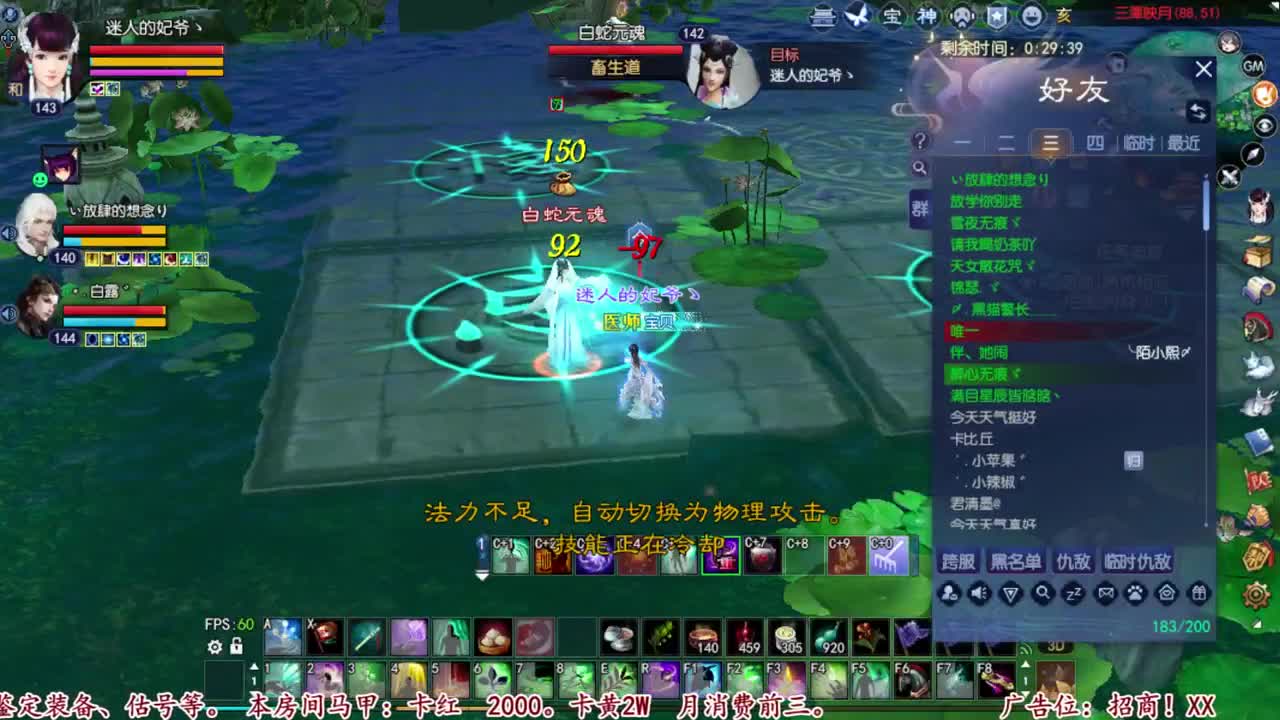Switch to the 四 tab in the friends panel
Image resolution: width=1280 pixels, height=720 pixels.
tap(1096, 144)
